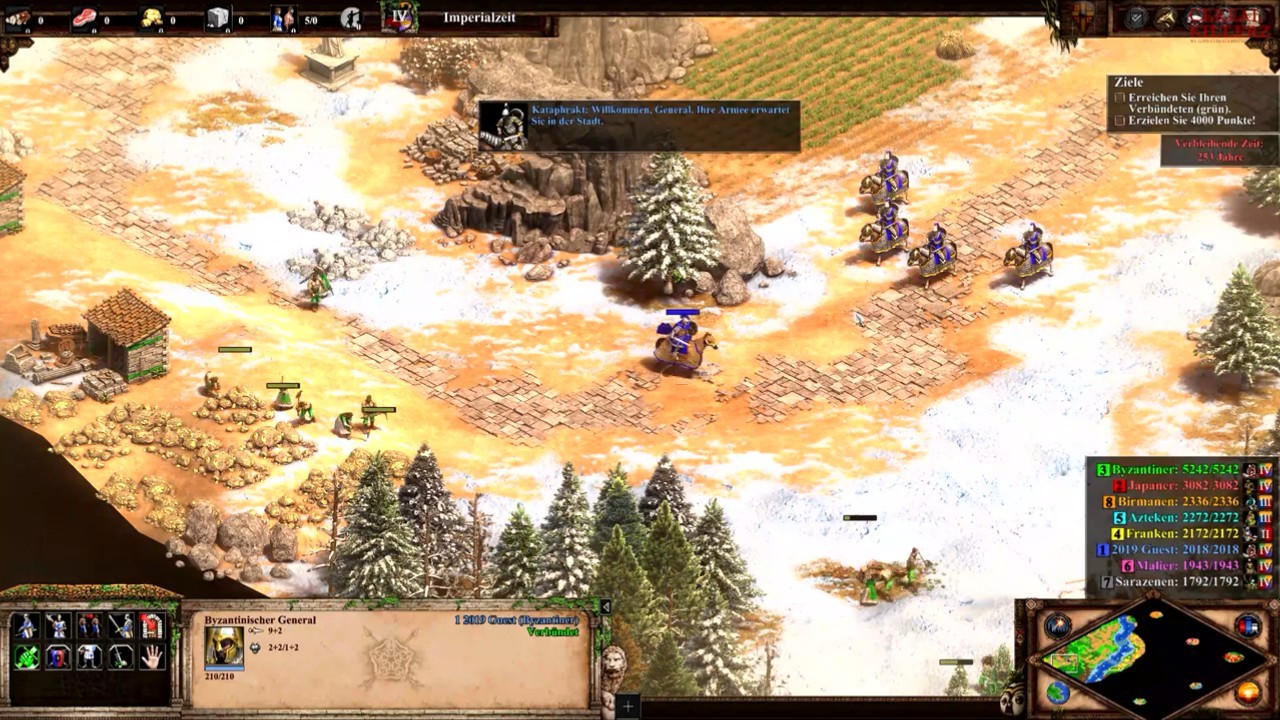Toggle the minimap player colors button

[x=1249, y=626]
